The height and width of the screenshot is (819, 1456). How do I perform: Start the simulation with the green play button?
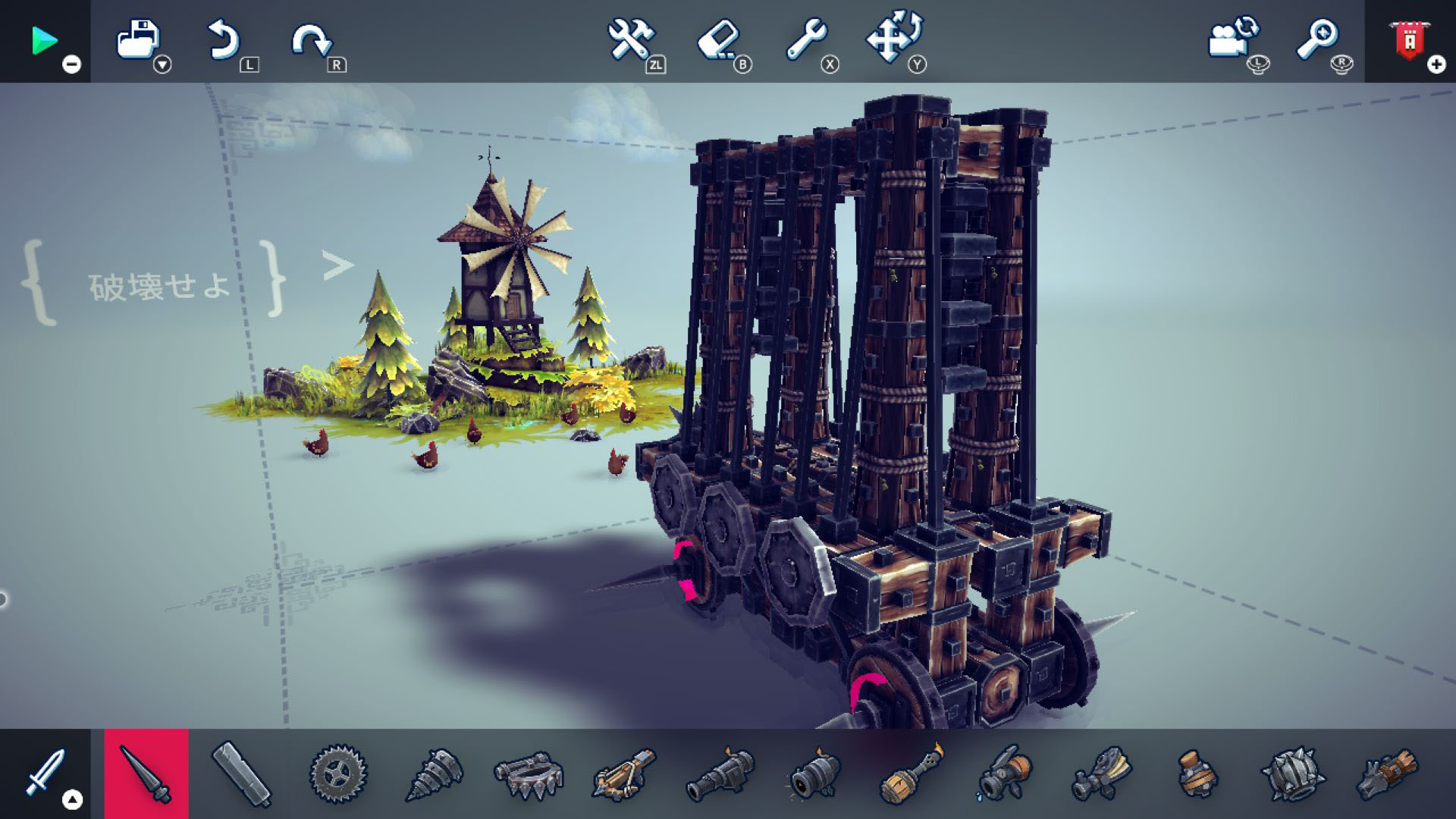point(44,41)
